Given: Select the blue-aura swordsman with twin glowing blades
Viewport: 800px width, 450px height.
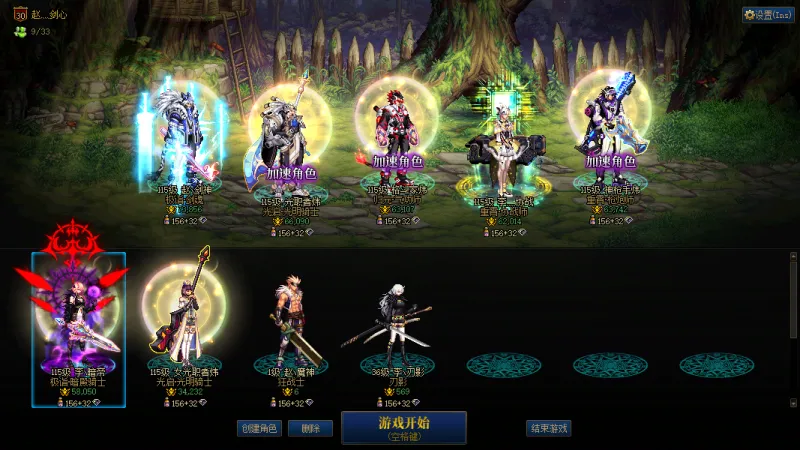Looking at the screenshot, I should click(x=184, y=140).
